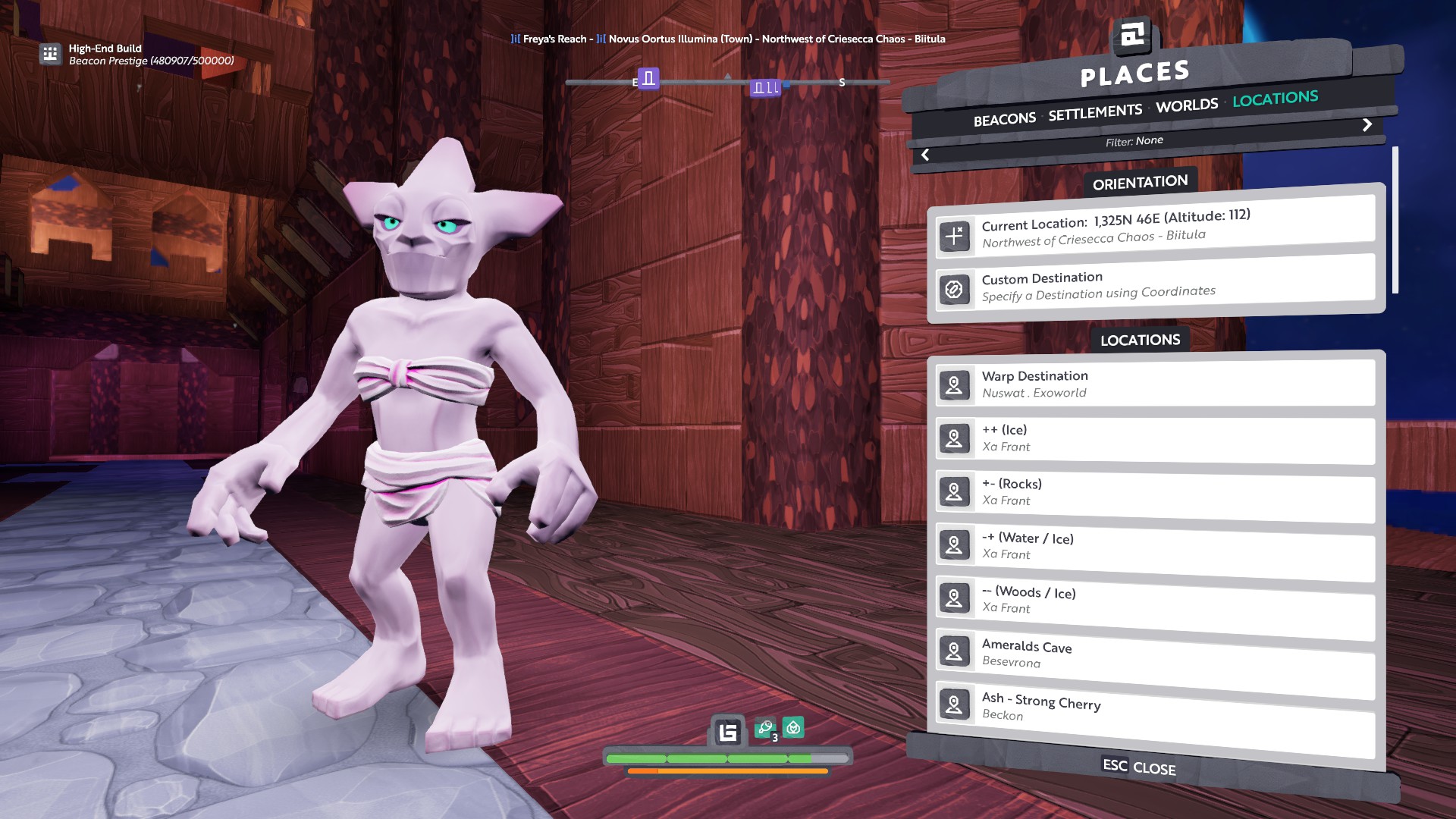Select the Locations tab
The width and height of the screenshot is (1456, 819).
pos(1275,99)
